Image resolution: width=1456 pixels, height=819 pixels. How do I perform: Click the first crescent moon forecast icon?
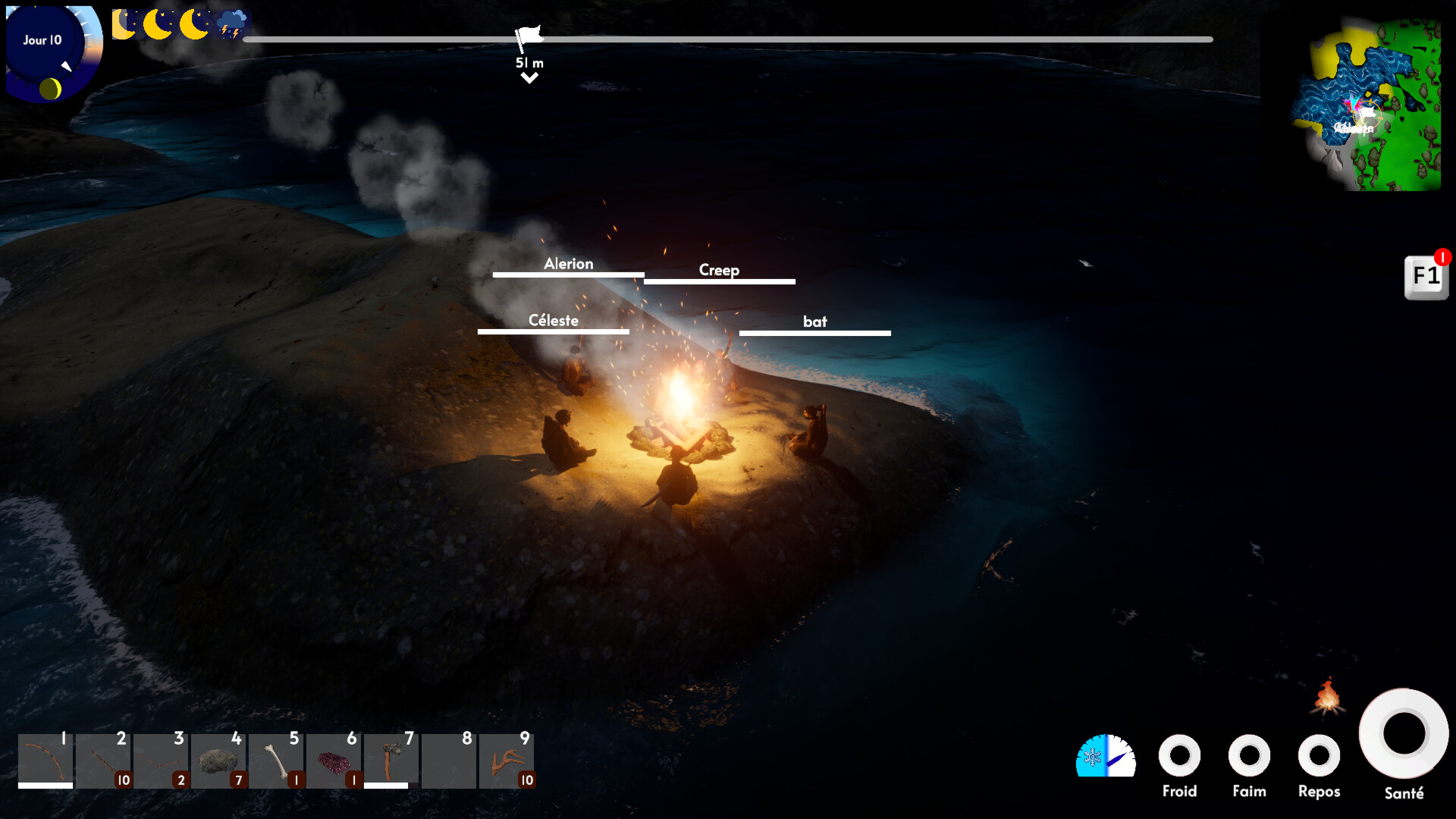pos(124,24)
